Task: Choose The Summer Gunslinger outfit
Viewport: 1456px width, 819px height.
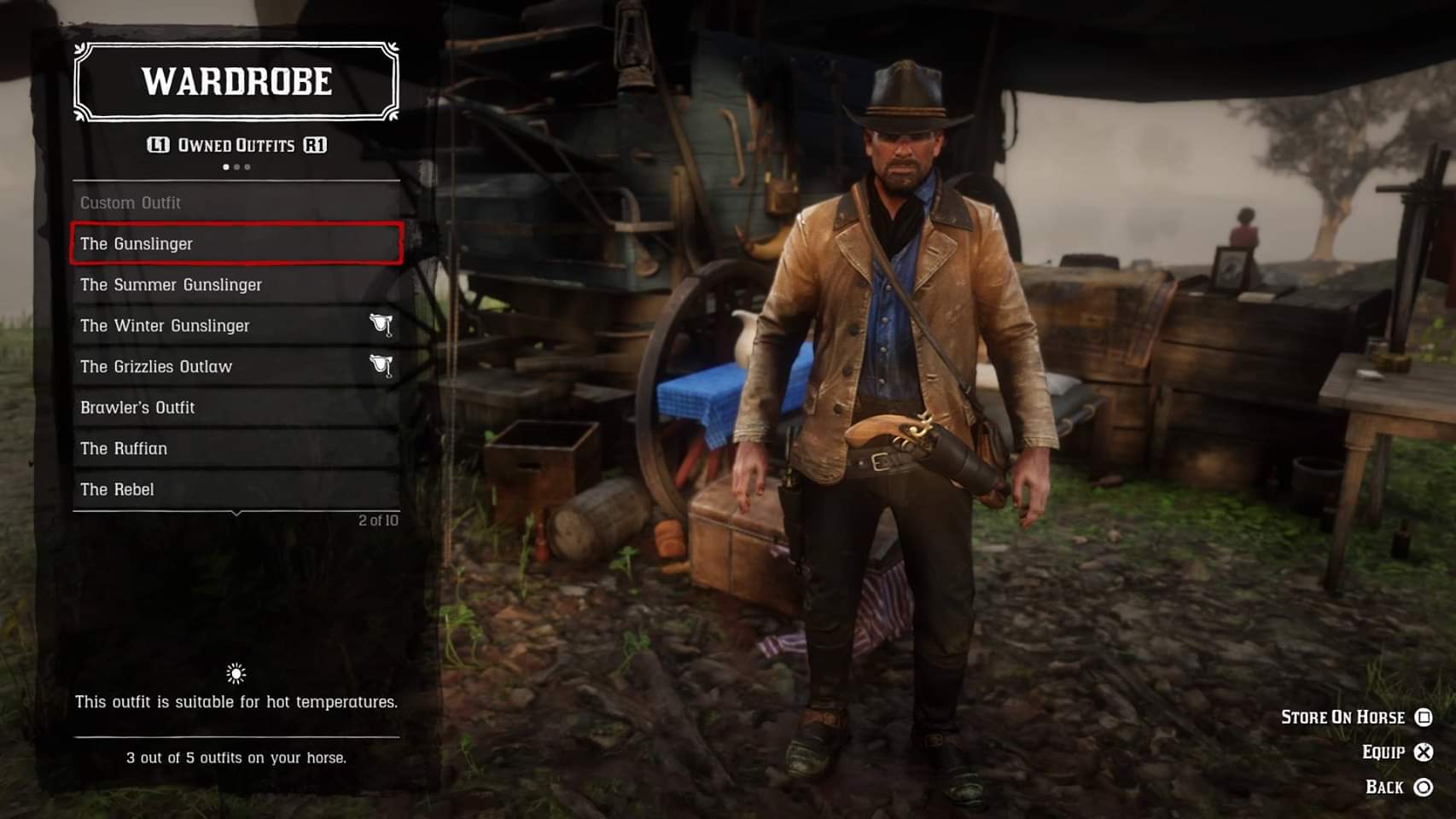Action: point(236,285)
